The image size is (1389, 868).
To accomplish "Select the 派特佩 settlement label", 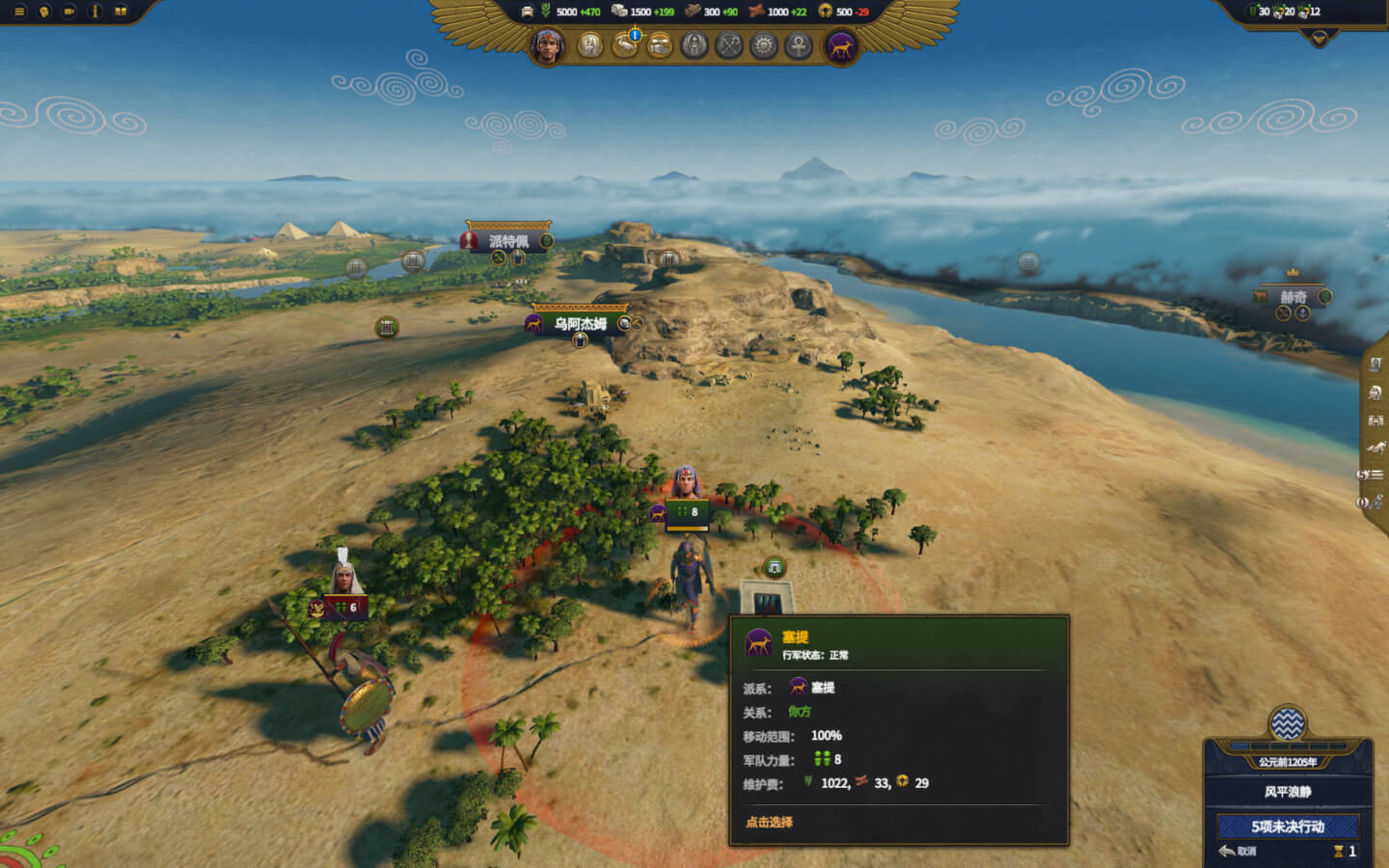I will (508, 241).
